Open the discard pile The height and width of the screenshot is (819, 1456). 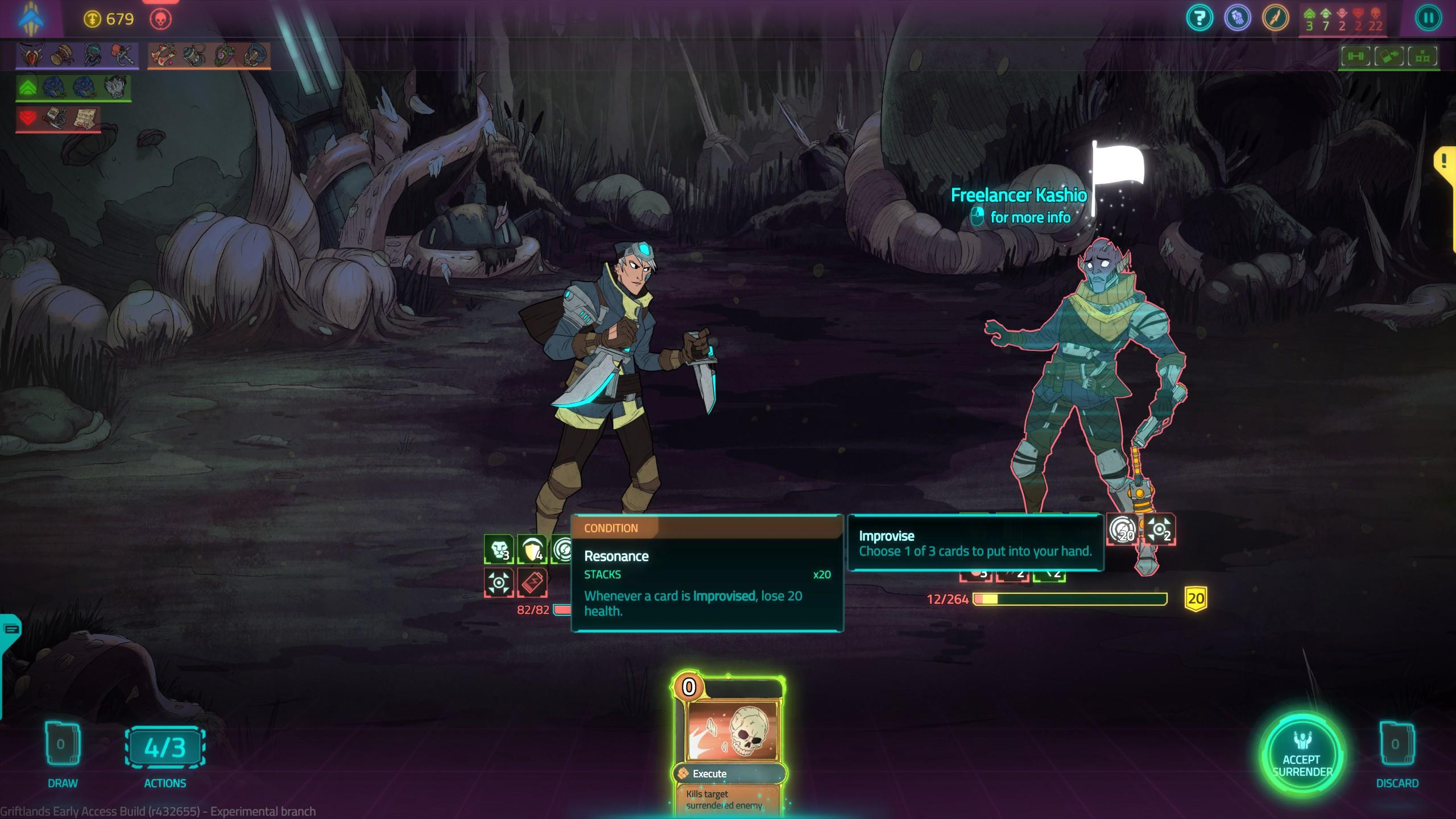[x=1396, y=745]
